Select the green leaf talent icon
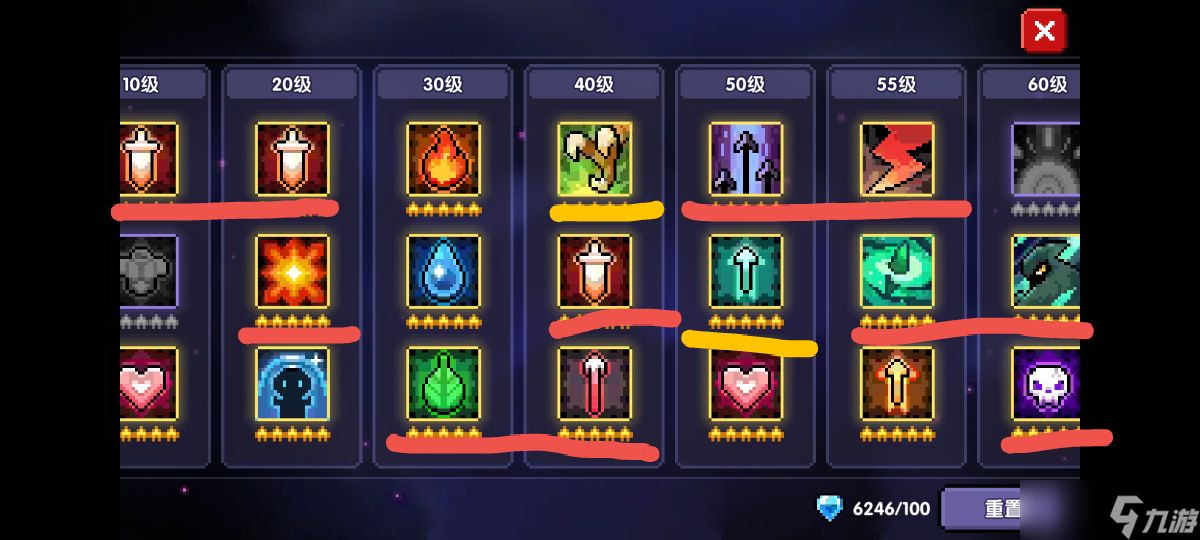This screenshot has width=1200, height=540. (443, 383)
